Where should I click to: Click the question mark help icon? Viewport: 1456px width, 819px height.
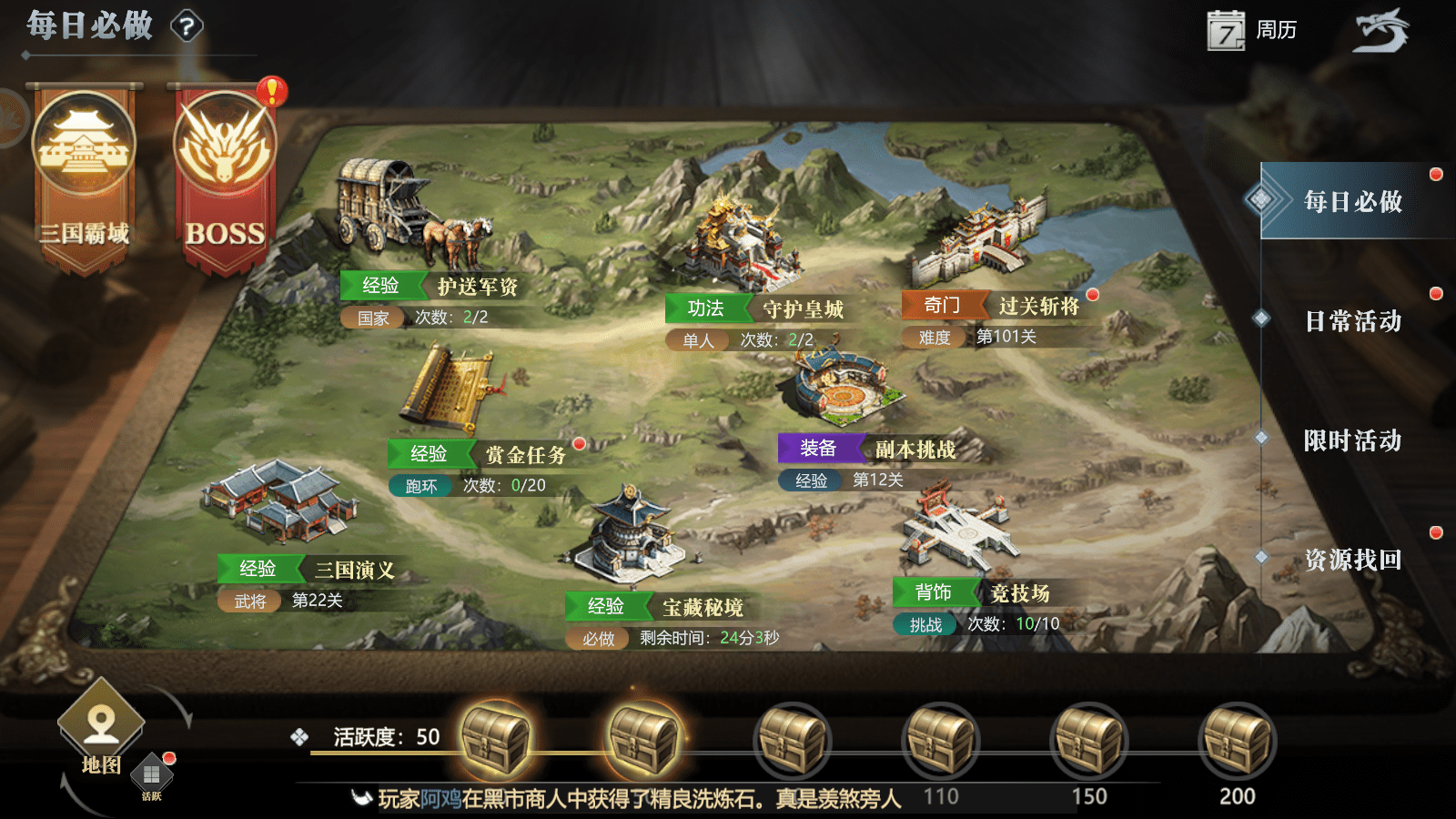click(x=187, y=26)
